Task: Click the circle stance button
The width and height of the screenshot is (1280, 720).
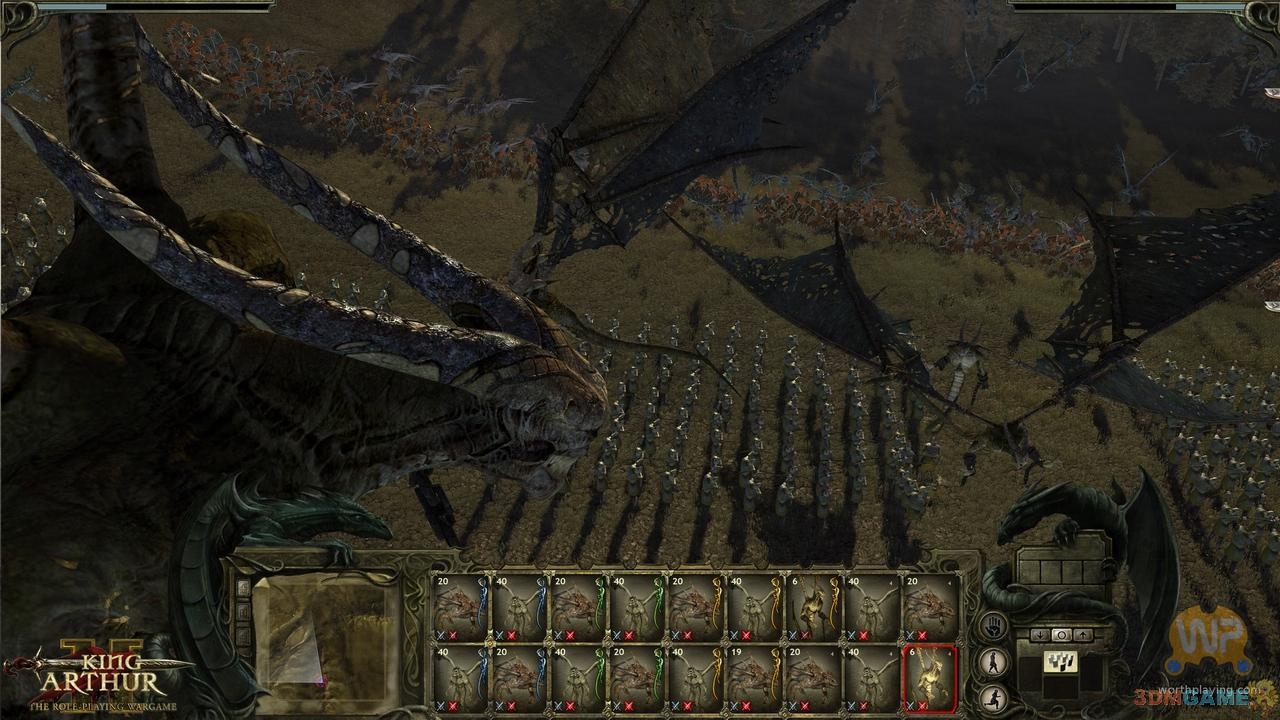Action: coord(1061,635)
